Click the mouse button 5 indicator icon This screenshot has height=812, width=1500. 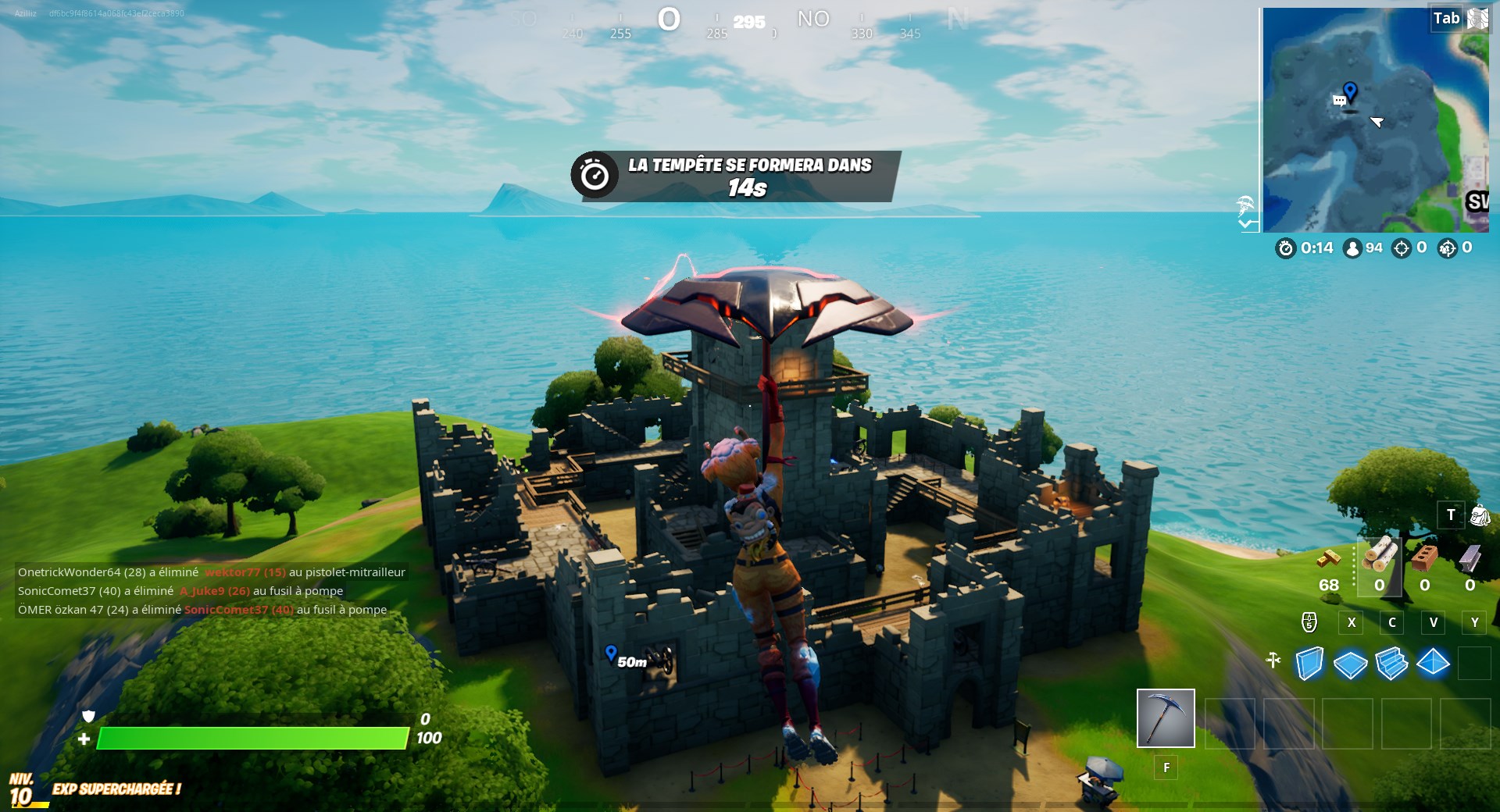click(x=1309, y=621)
